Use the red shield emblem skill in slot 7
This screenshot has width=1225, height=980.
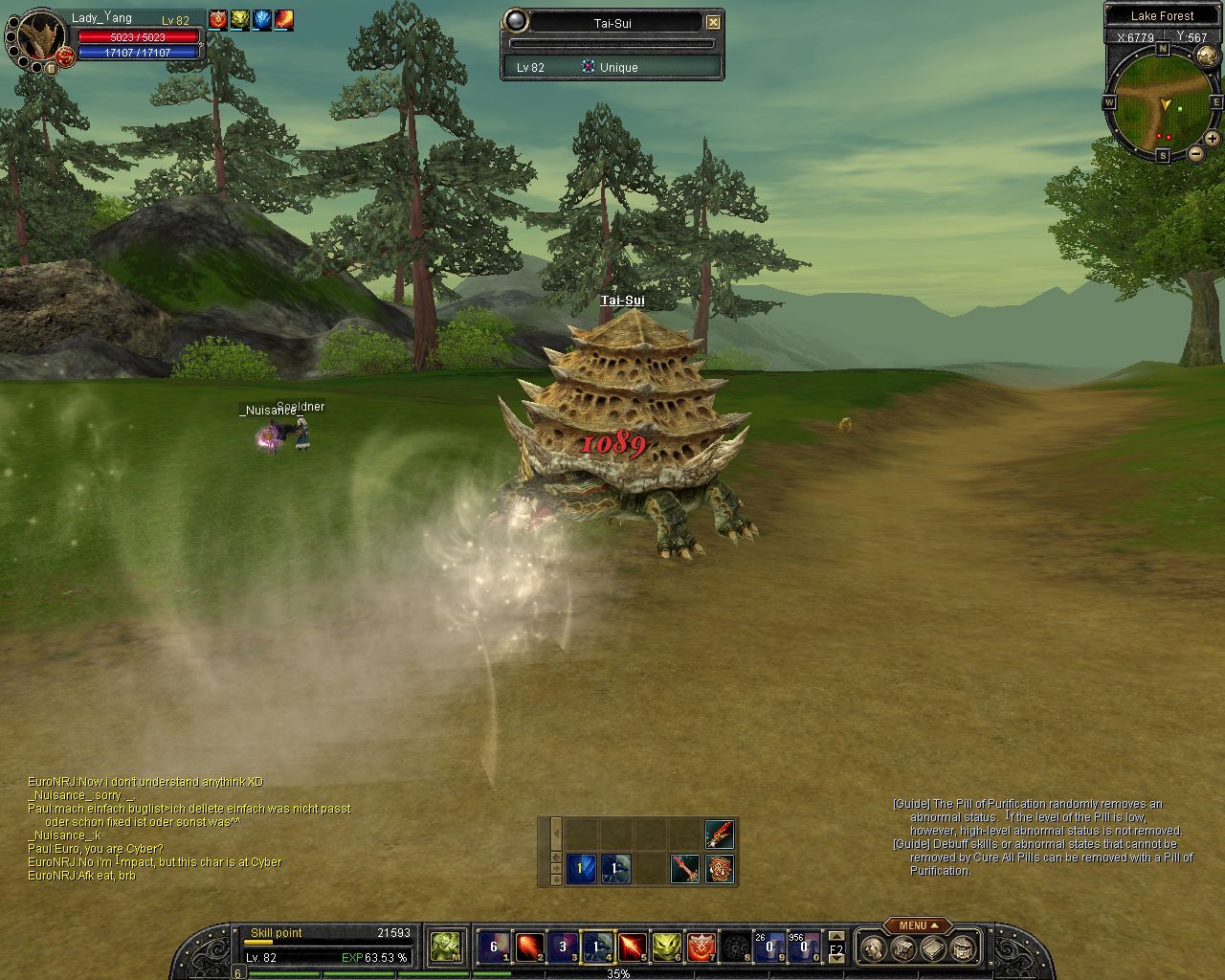click(701, 947)
